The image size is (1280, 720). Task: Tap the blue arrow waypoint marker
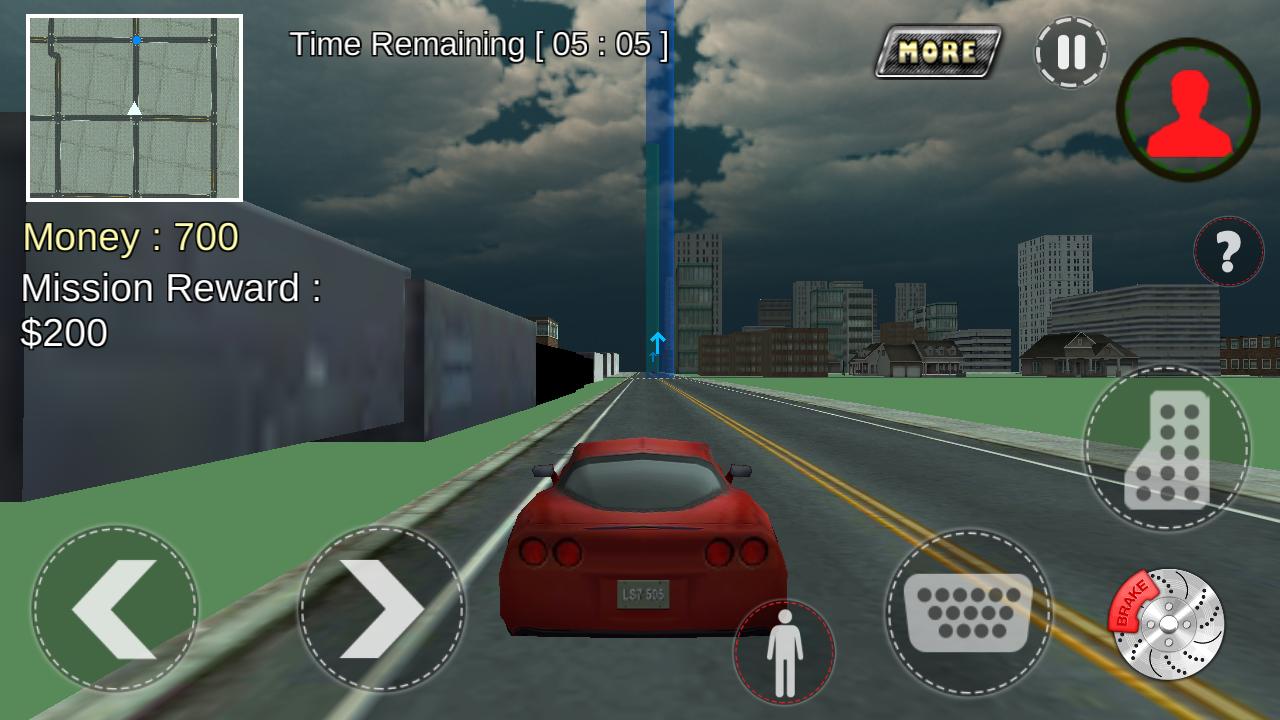[657, 342]
